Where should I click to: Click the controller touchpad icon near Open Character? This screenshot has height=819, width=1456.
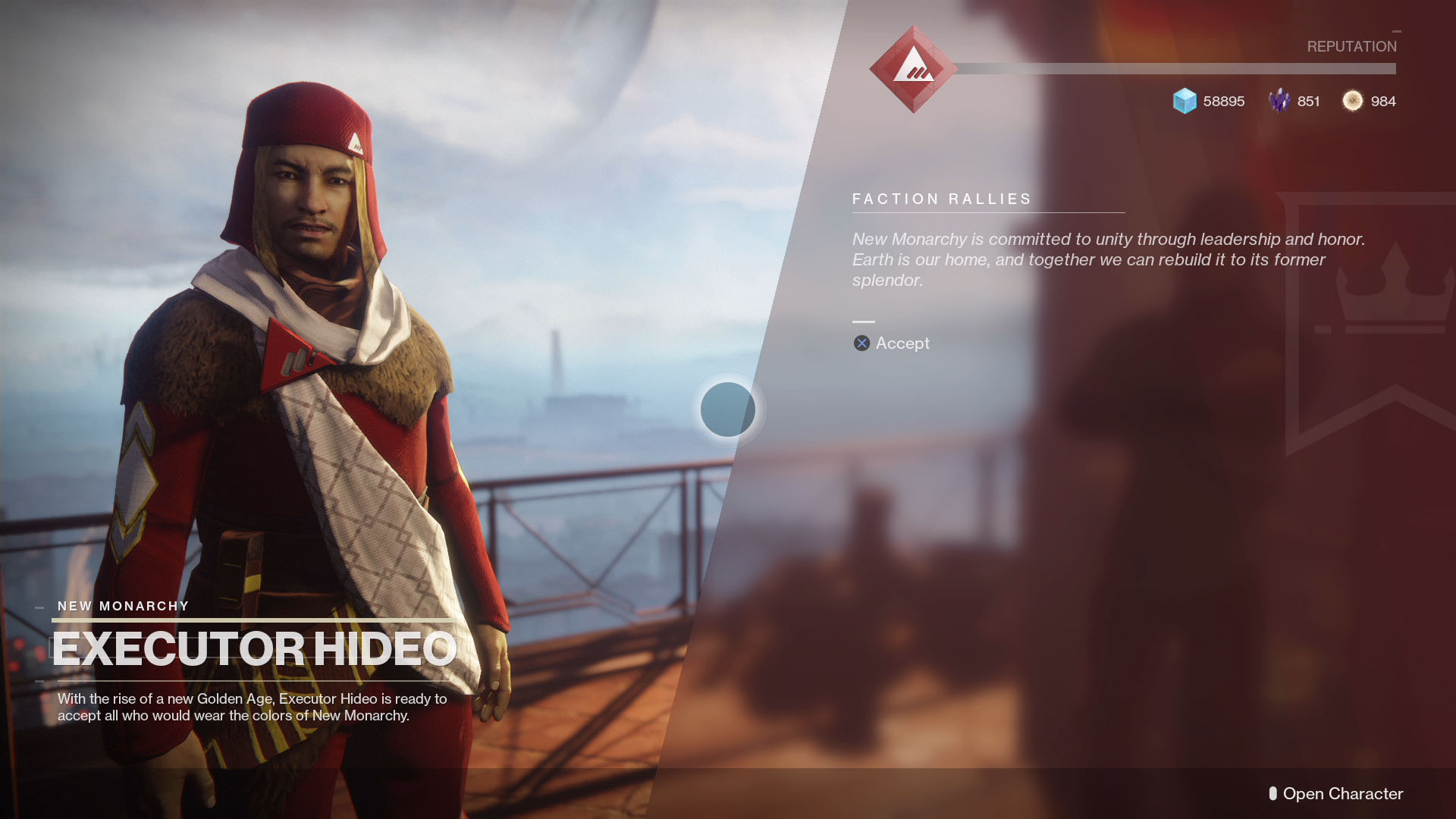coord(1272,794)
